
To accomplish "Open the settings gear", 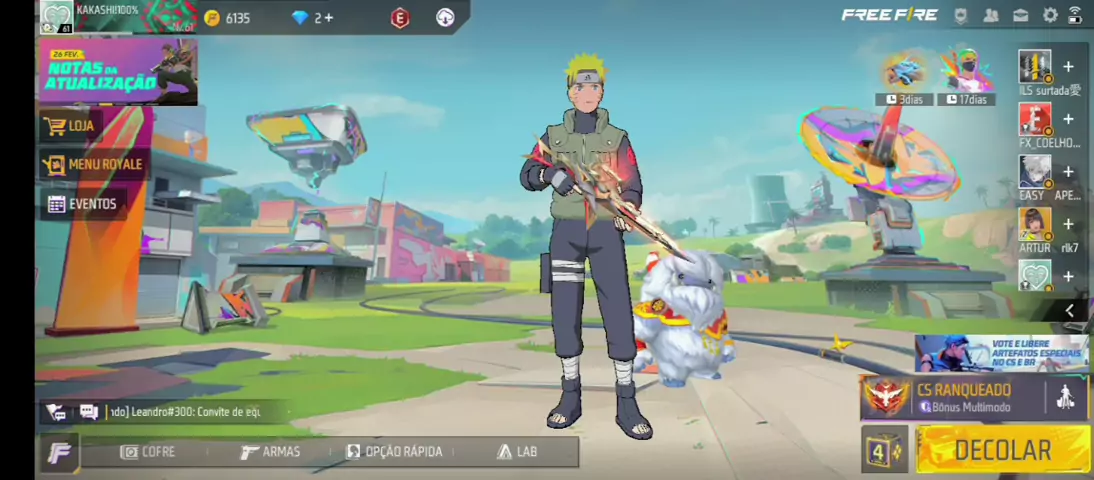I will 1050,15.
